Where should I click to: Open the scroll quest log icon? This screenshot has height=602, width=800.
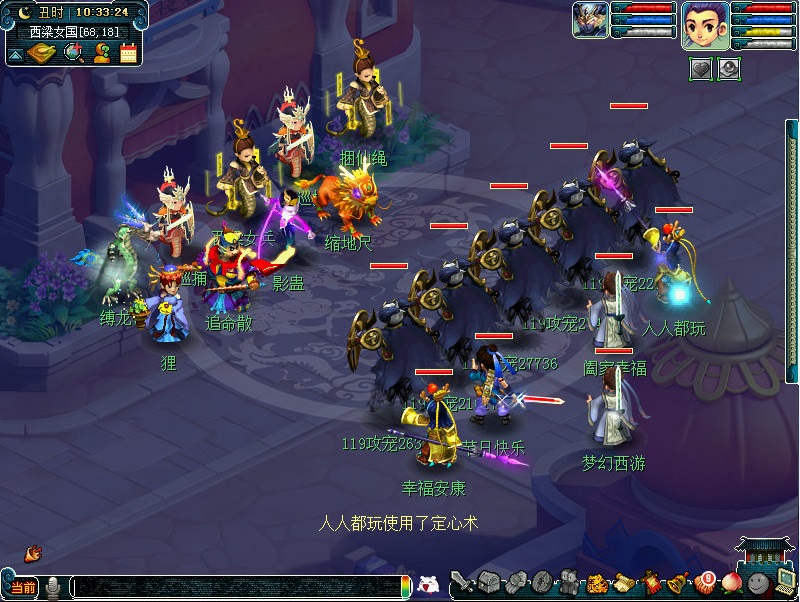pos(623,582)
